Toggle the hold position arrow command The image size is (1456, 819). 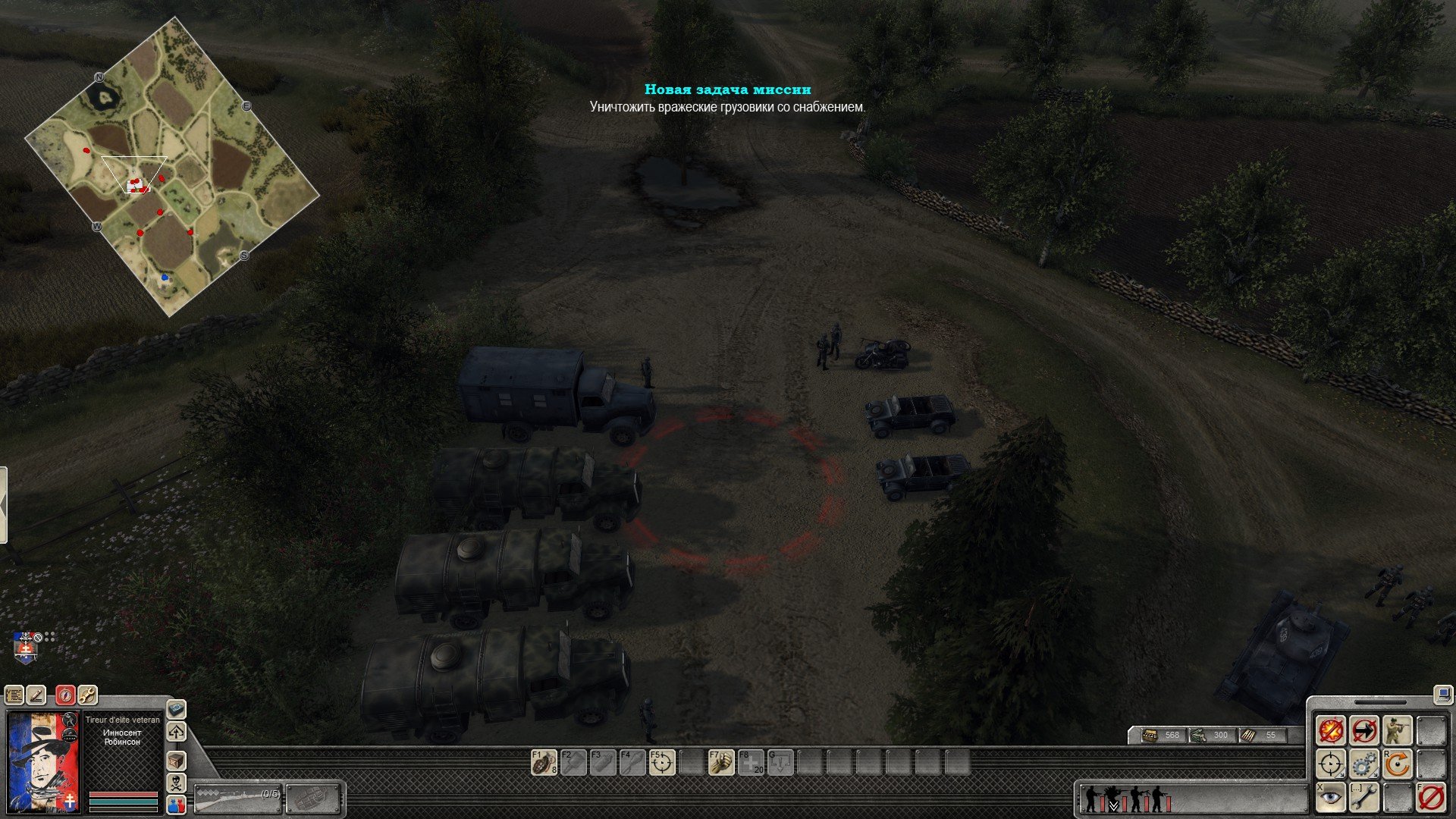1364,731
